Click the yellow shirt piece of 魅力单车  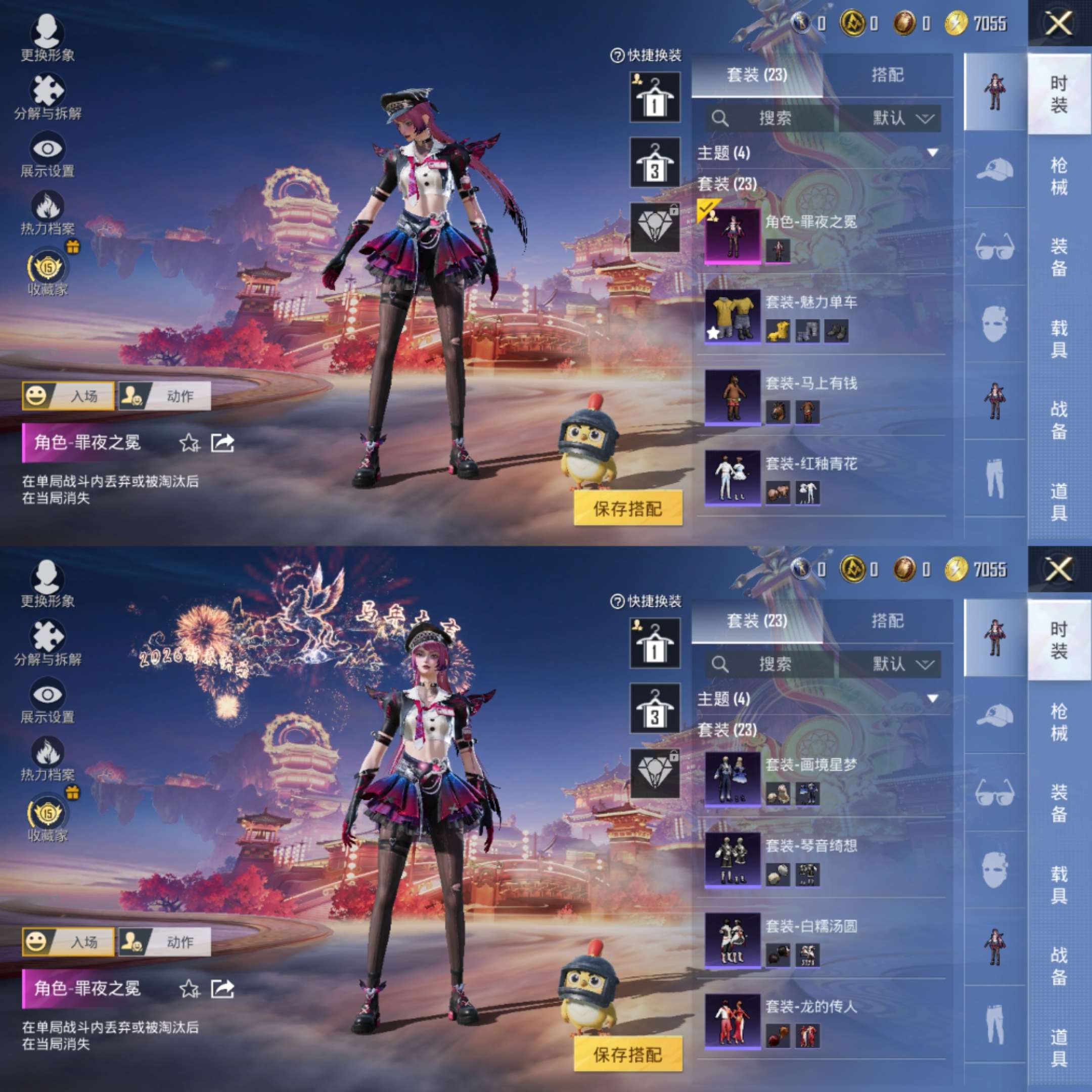(778, 331)
